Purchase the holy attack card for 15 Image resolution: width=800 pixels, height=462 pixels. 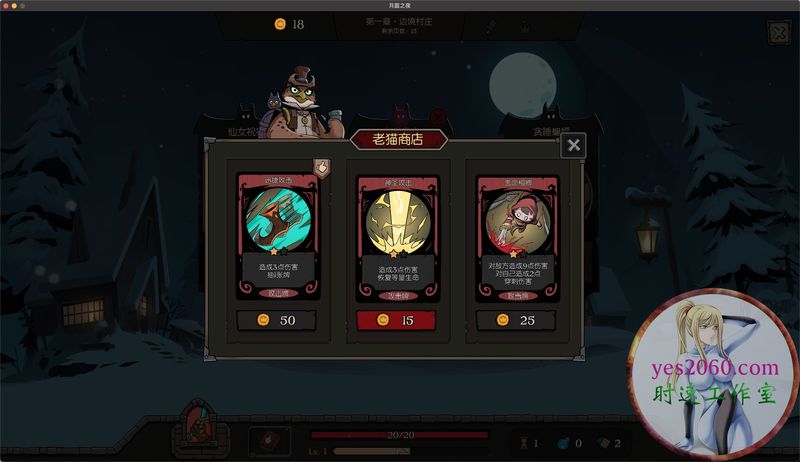coord(397,320)
